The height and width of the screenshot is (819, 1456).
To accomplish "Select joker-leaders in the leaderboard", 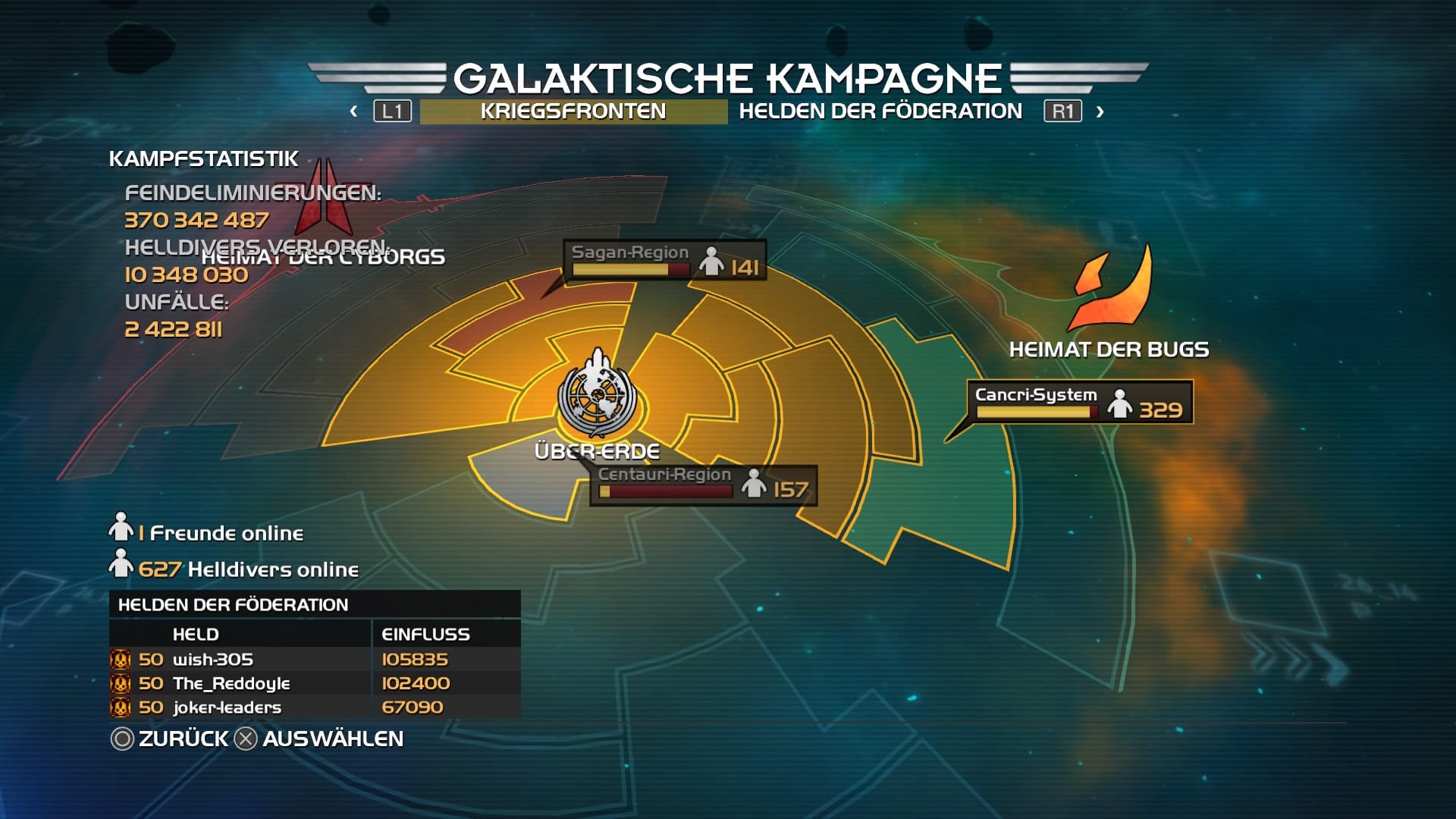I will point(227,707).
